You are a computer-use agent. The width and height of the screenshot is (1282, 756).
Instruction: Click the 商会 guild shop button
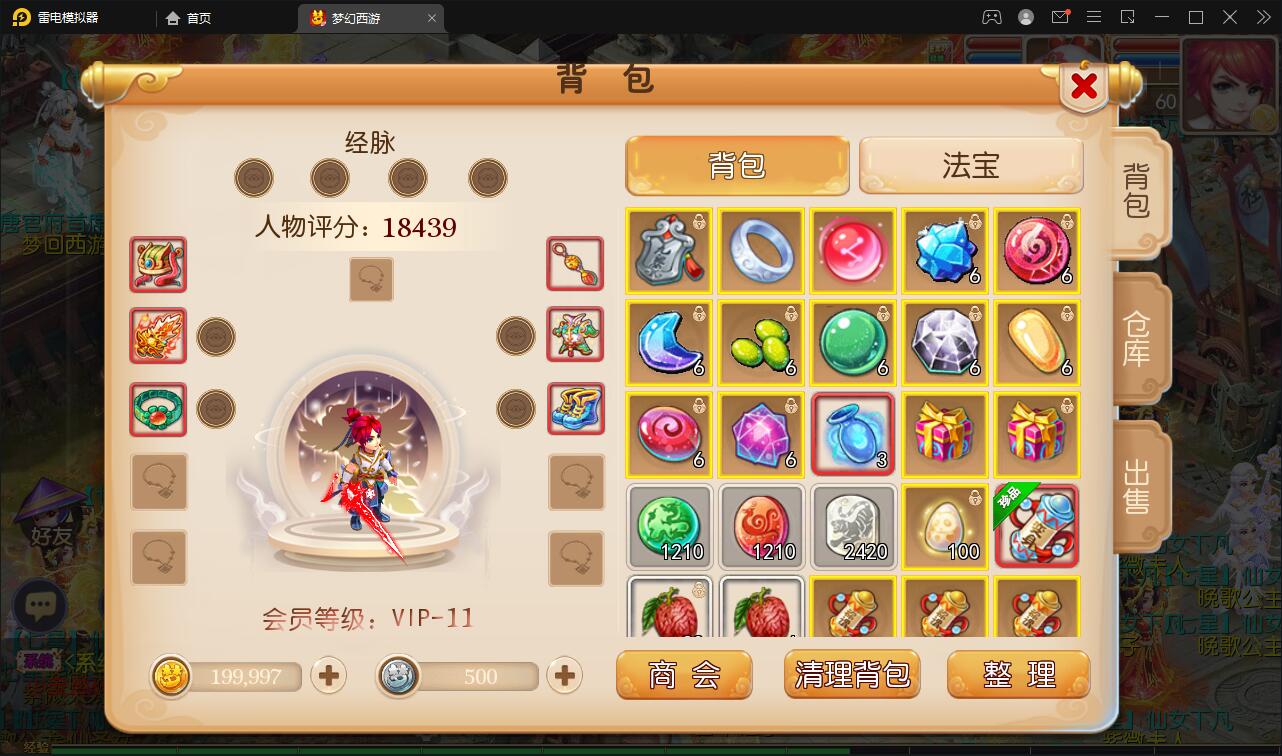(x=684, y=674)
